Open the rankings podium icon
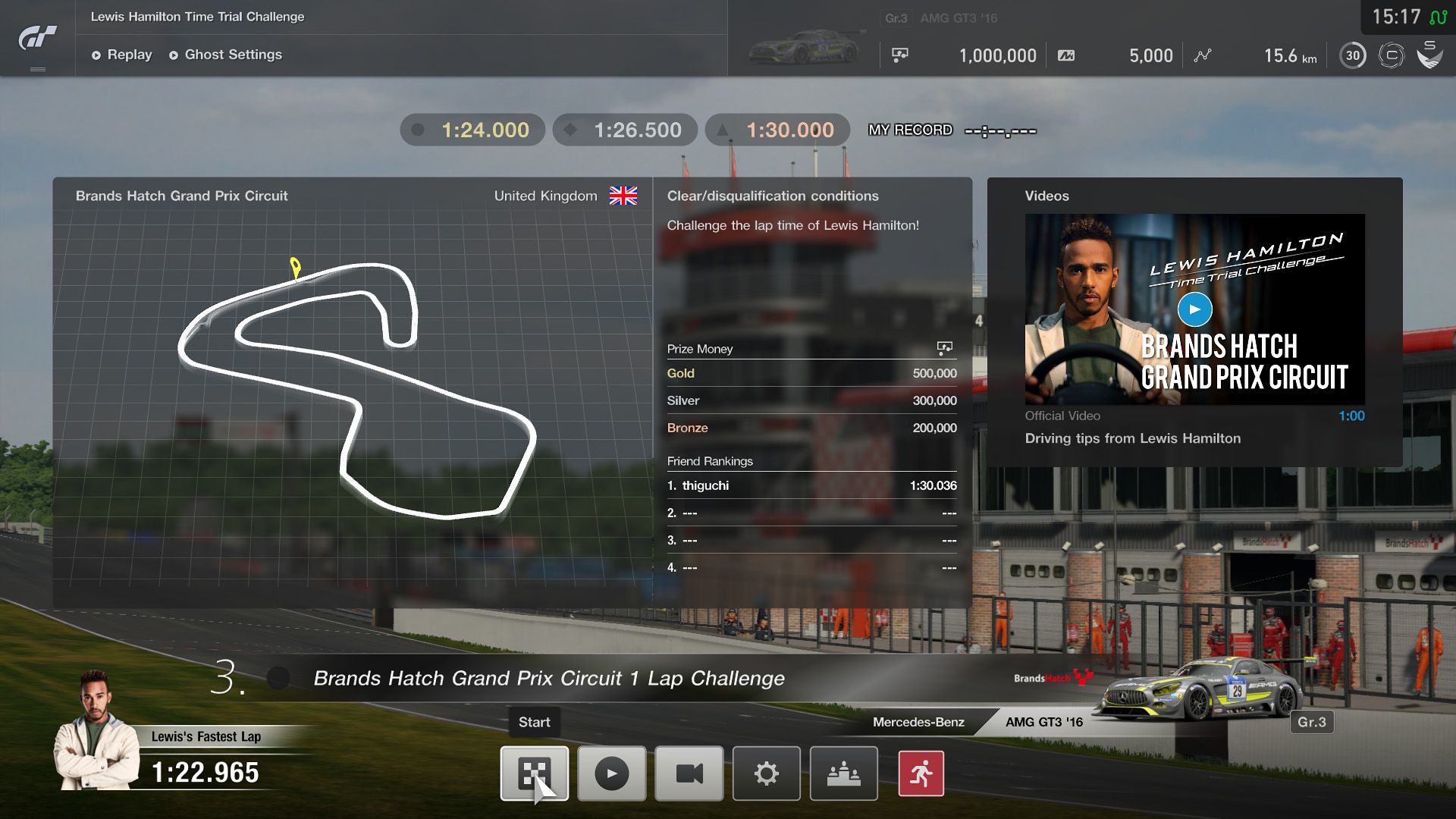Screen dimensions: 1456x819 [844, 773]
